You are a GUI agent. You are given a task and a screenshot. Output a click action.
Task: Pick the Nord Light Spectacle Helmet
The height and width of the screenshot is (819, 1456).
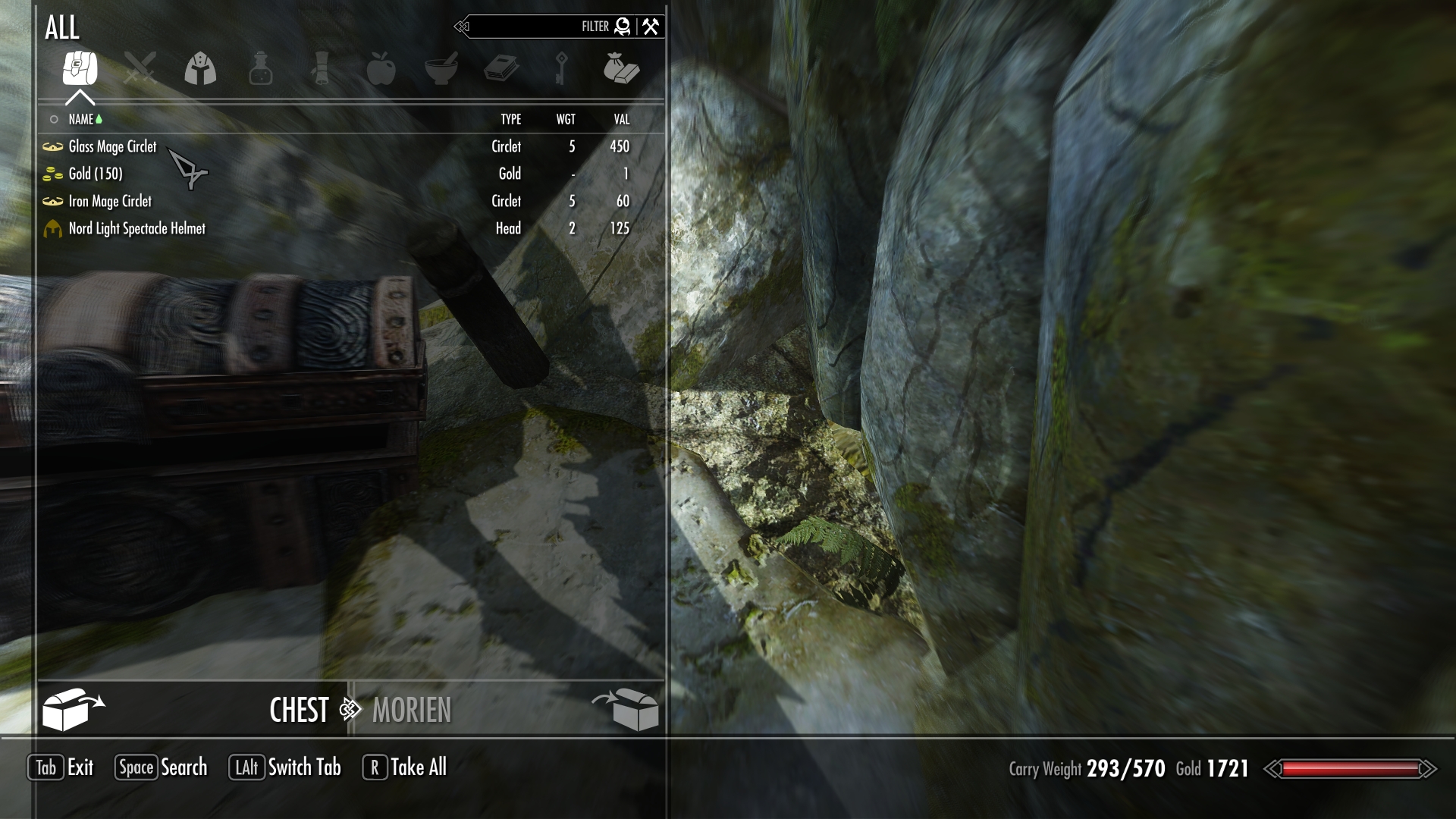[136, 228]
